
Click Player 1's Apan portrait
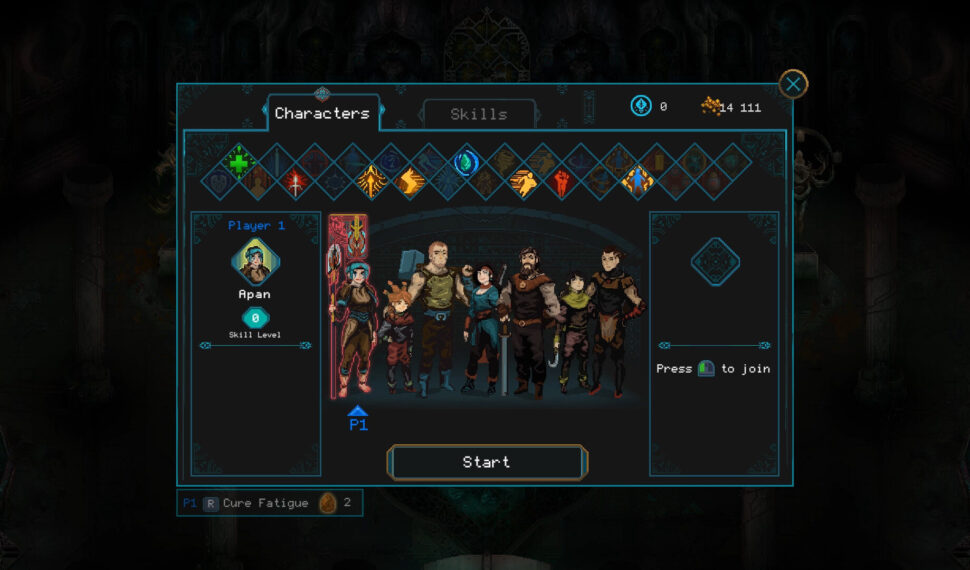click(255, 262)
